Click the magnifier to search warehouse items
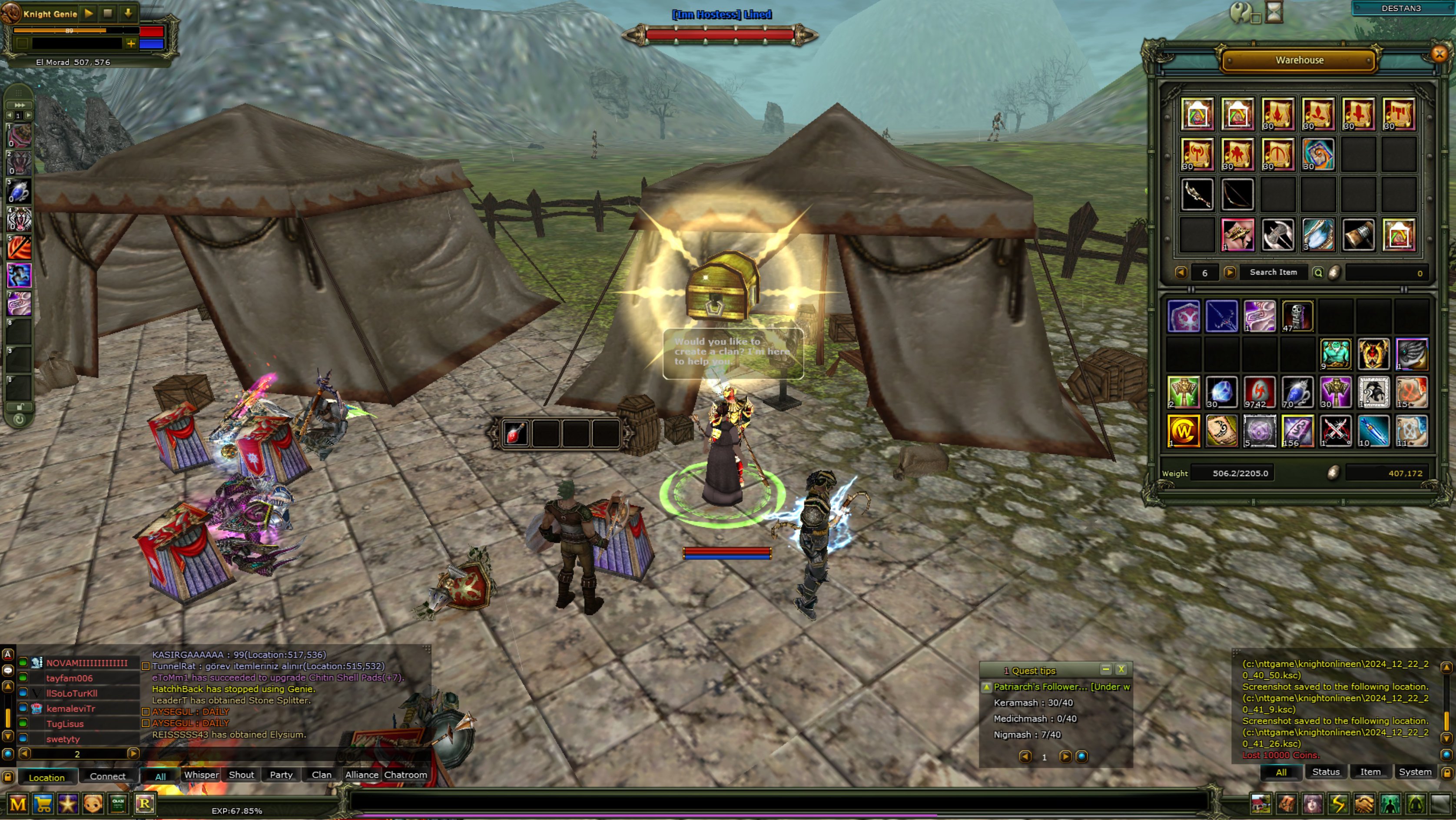 click(x=1319, y=272)
